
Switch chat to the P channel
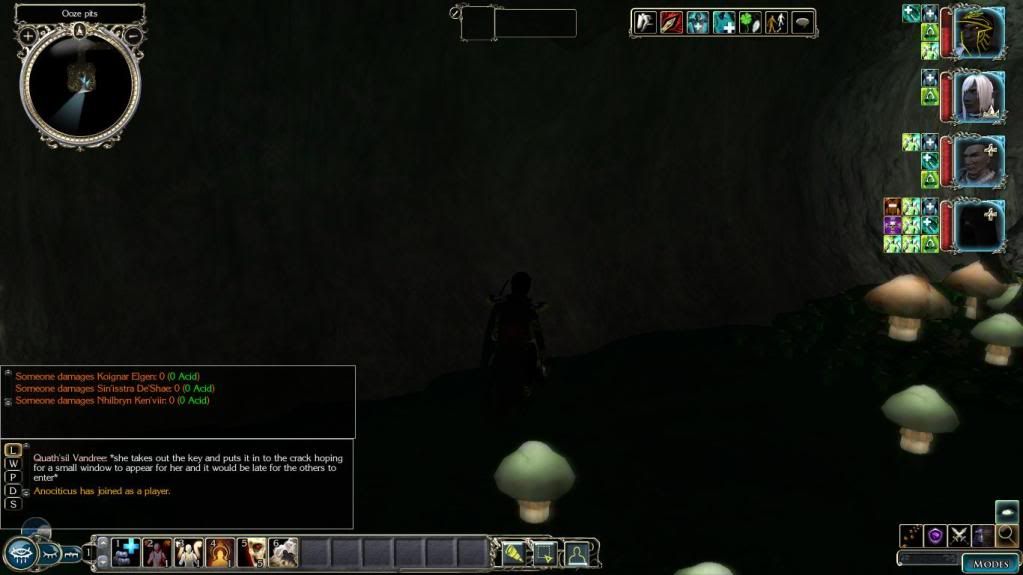coord(13,477)
